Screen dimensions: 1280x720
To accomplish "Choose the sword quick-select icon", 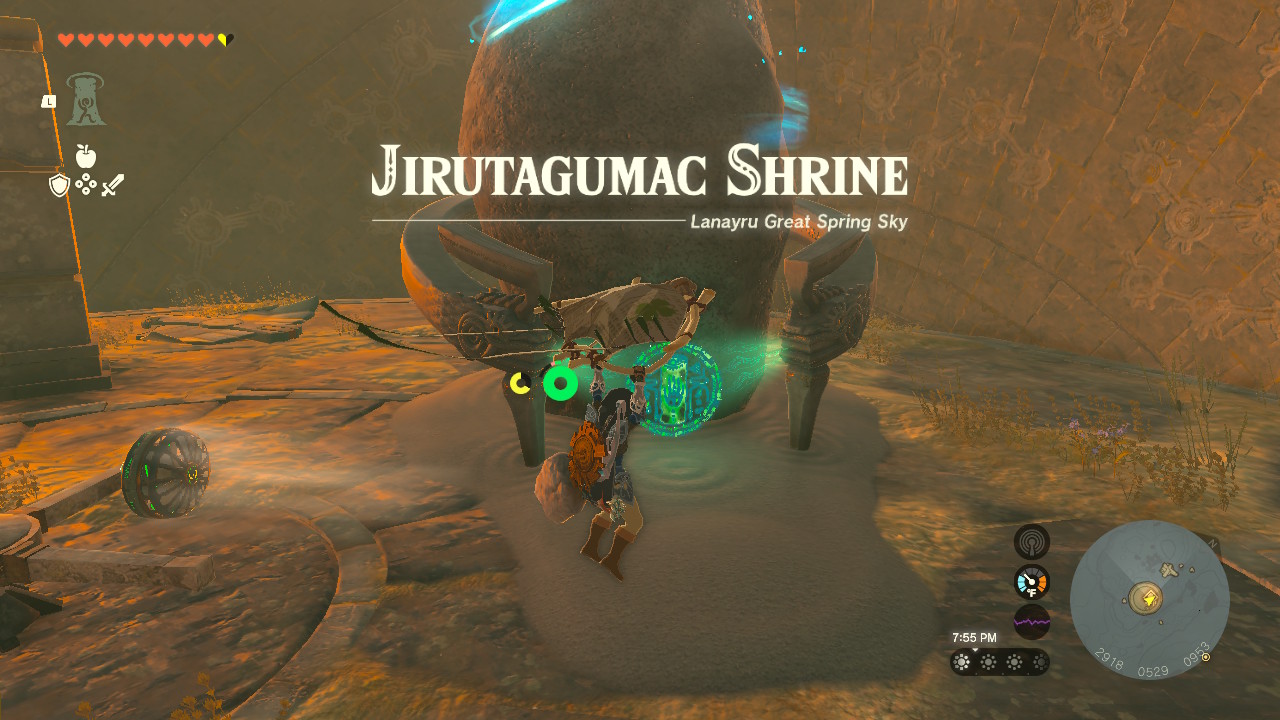I will [x=112, y=185].
